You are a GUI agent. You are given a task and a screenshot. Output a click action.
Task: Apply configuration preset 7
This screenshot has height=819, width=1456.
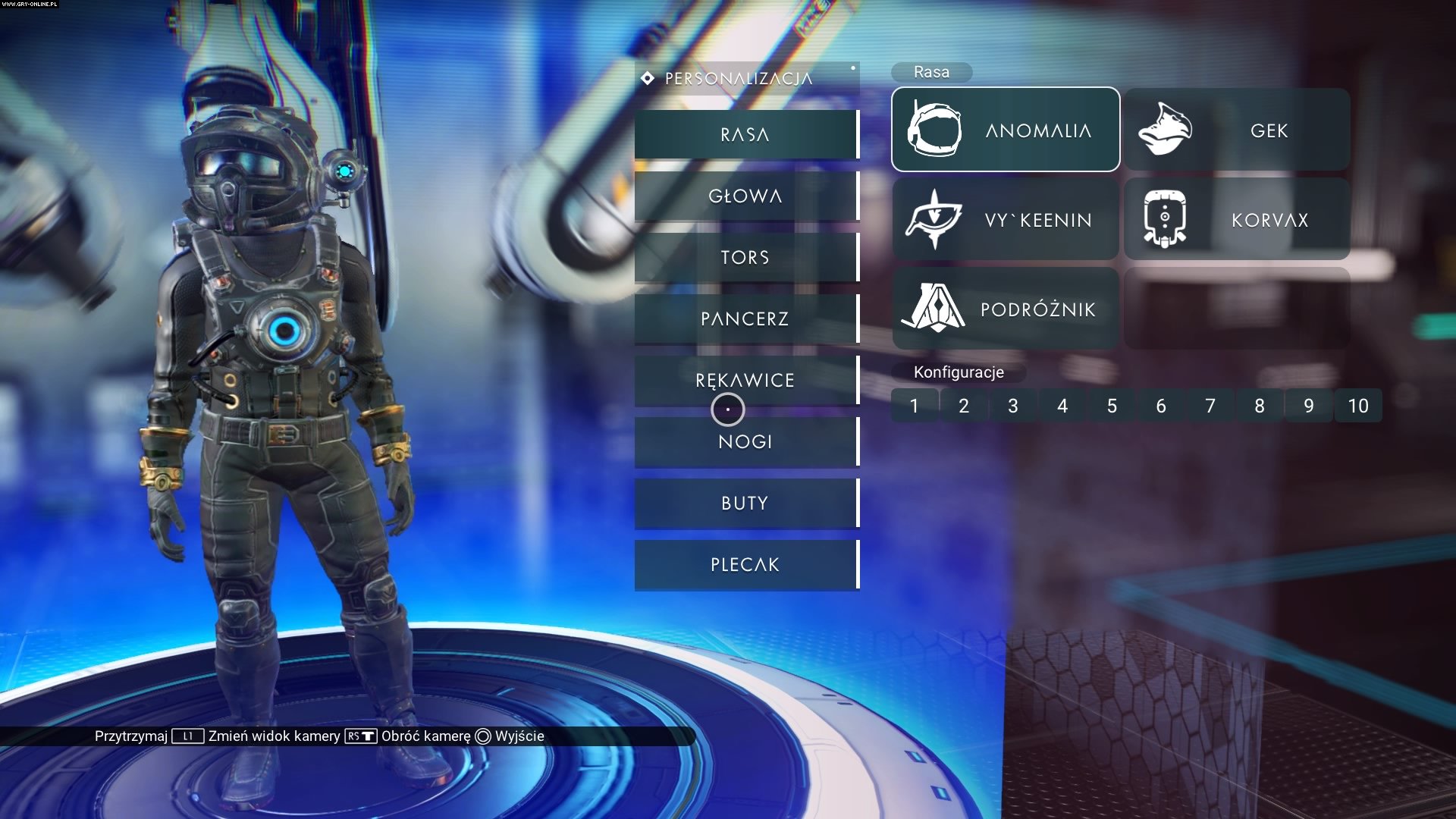(x=1210, y=406)
